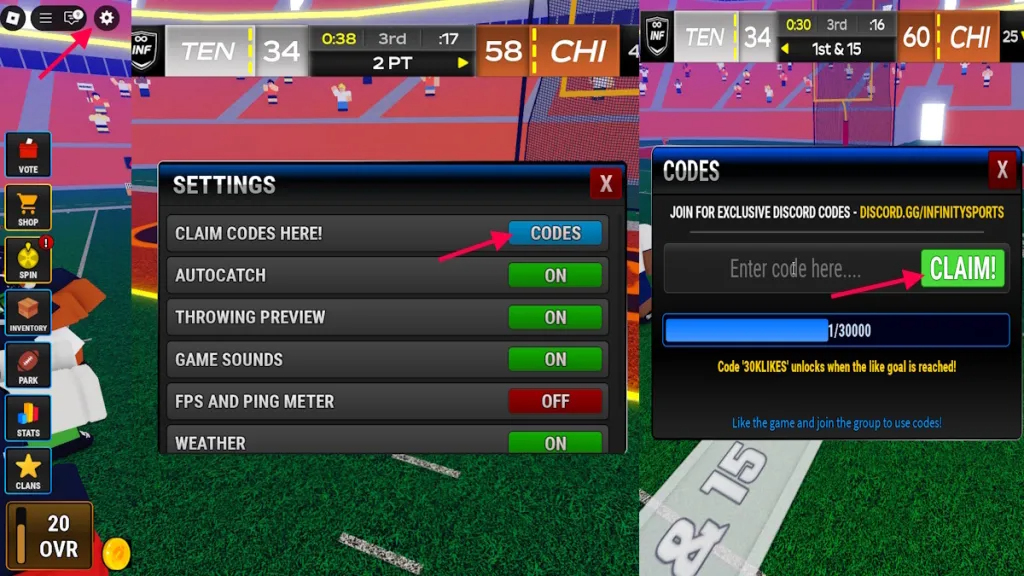Select the Enter code here field
This screenshot has width=1024, height=576.
pos(793,269)
